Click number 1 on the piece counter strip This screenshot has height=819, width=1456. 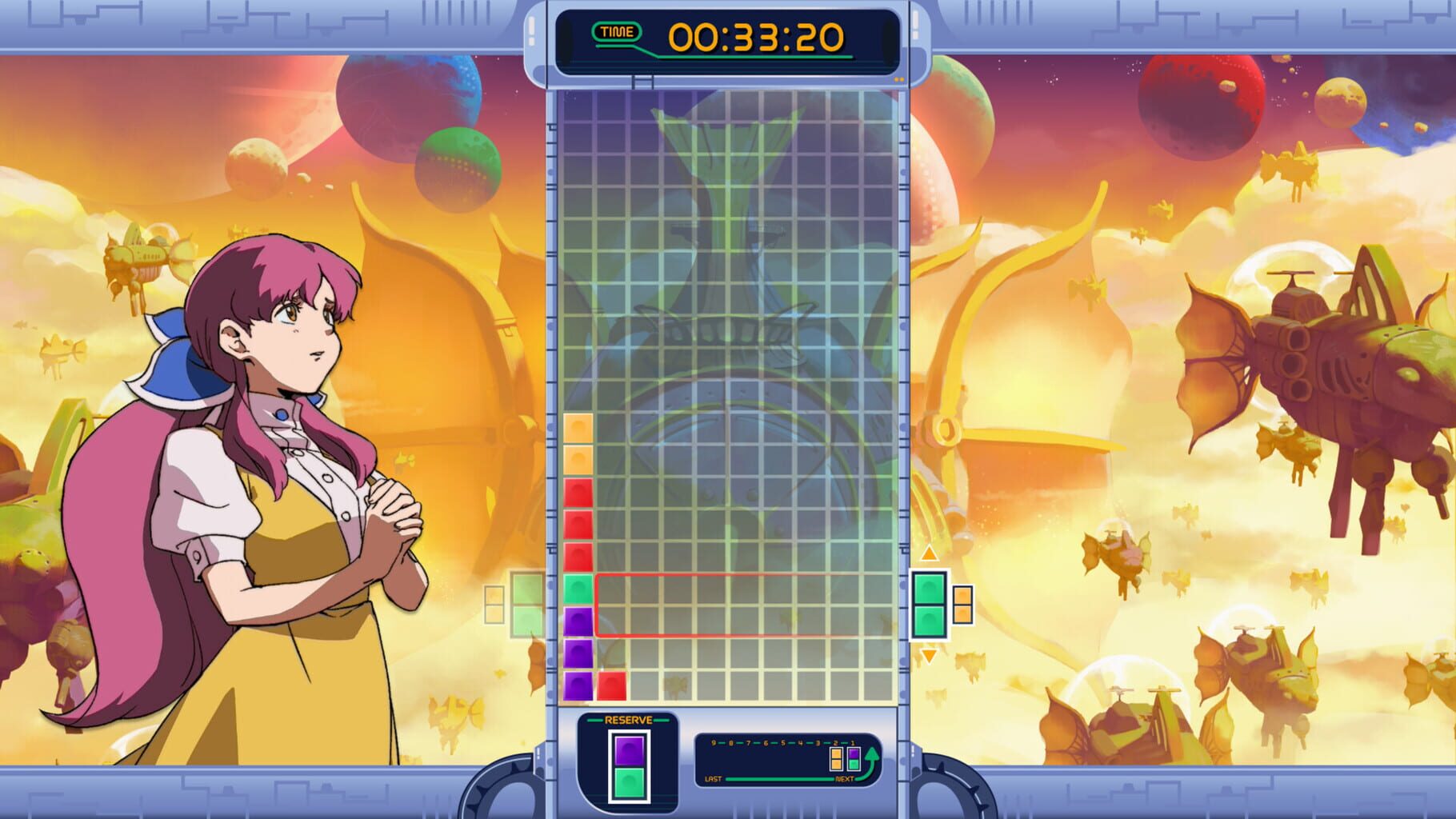click(853, 744)
